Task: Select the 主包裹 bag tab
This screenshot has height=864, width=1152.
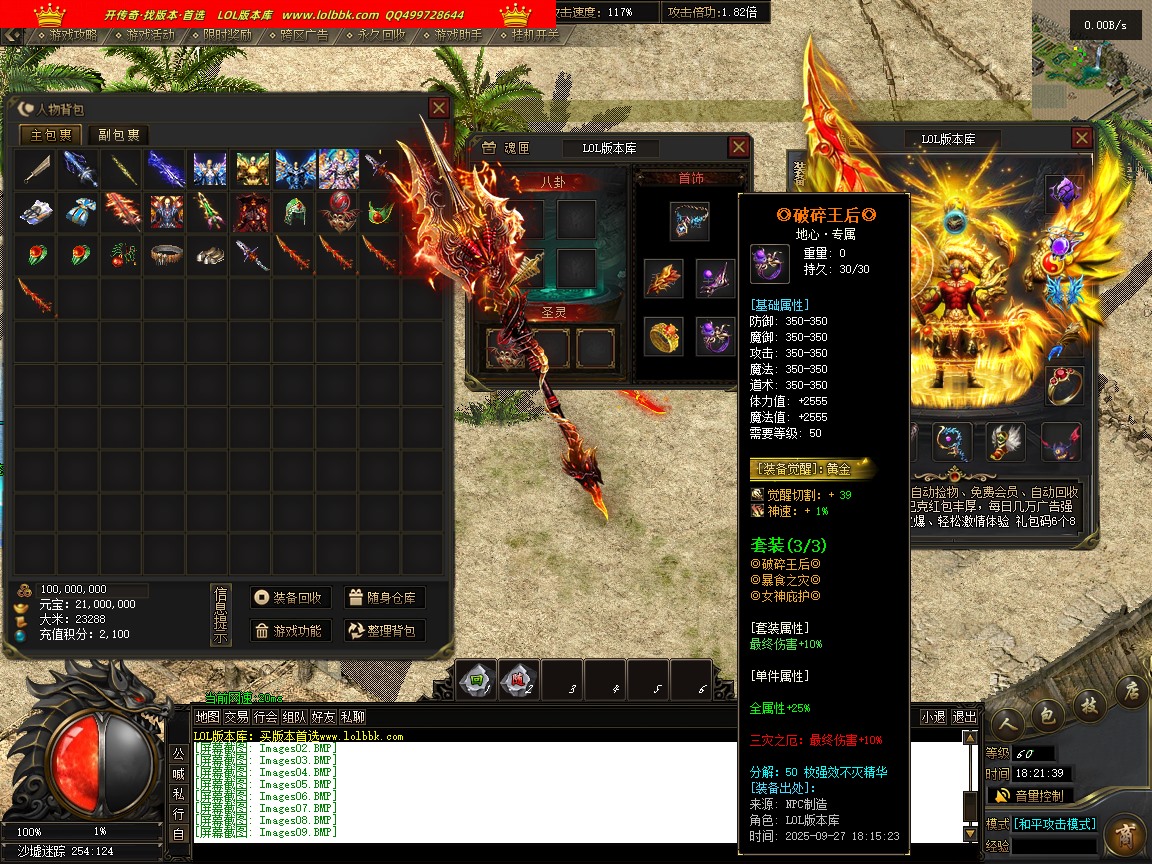Action: (52, 135)
